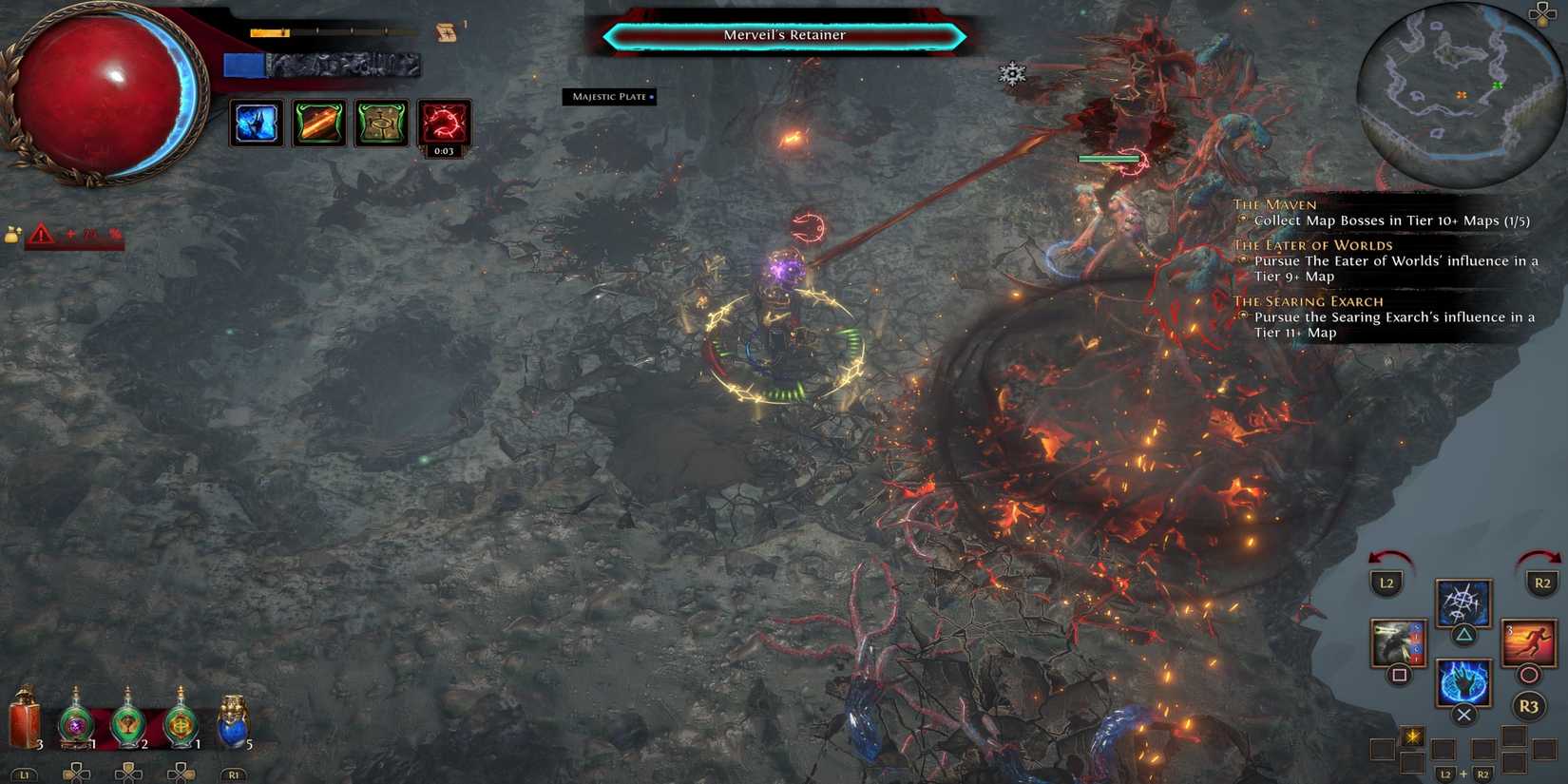Collapse The Eater of Worlds objective
This screenshot has width=1568, height=784.
coord(1311,245)
